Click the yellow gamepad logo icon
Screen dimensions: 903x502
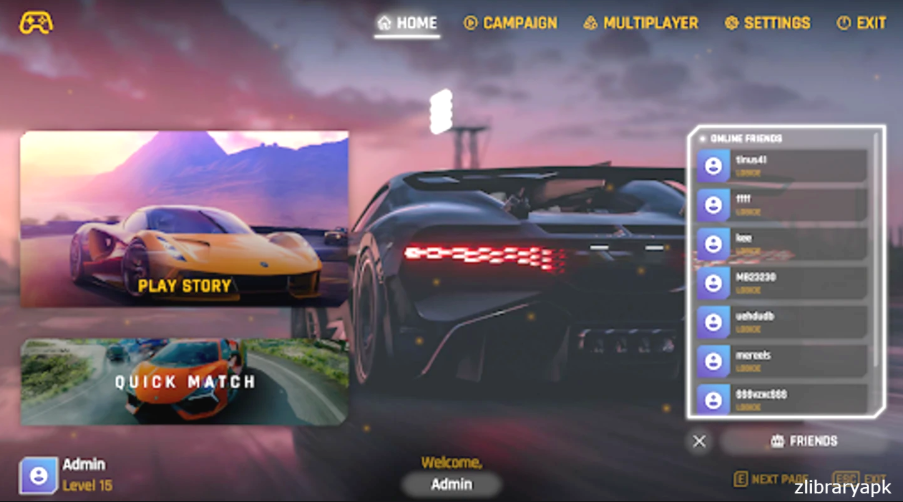tap(36, 22)
